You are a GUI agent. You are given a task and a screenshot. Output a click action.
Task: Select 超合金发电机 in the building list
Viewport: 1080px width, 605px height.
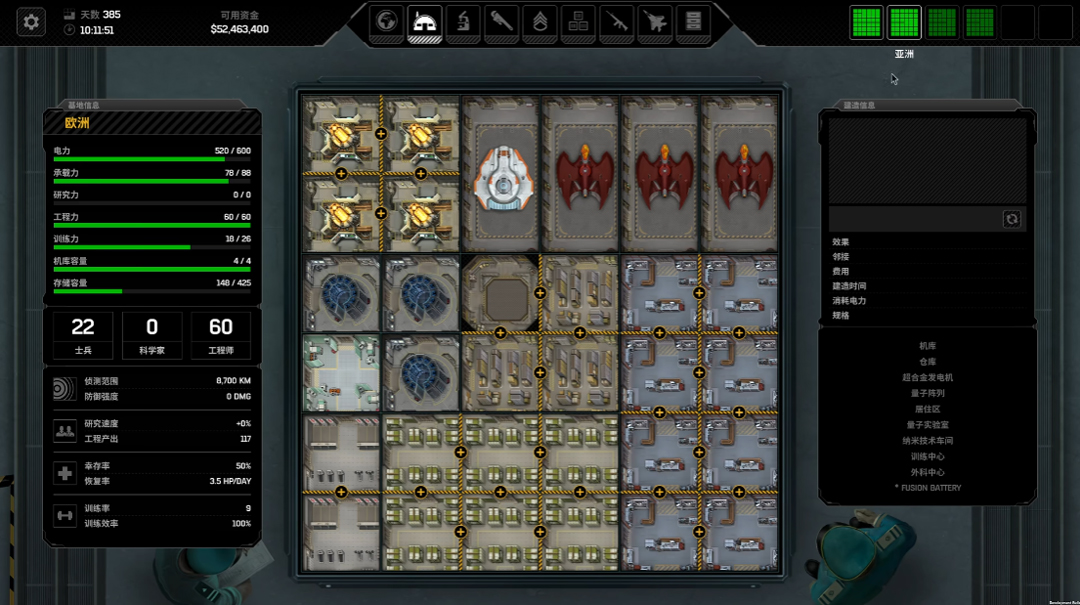tap(927, 378)
